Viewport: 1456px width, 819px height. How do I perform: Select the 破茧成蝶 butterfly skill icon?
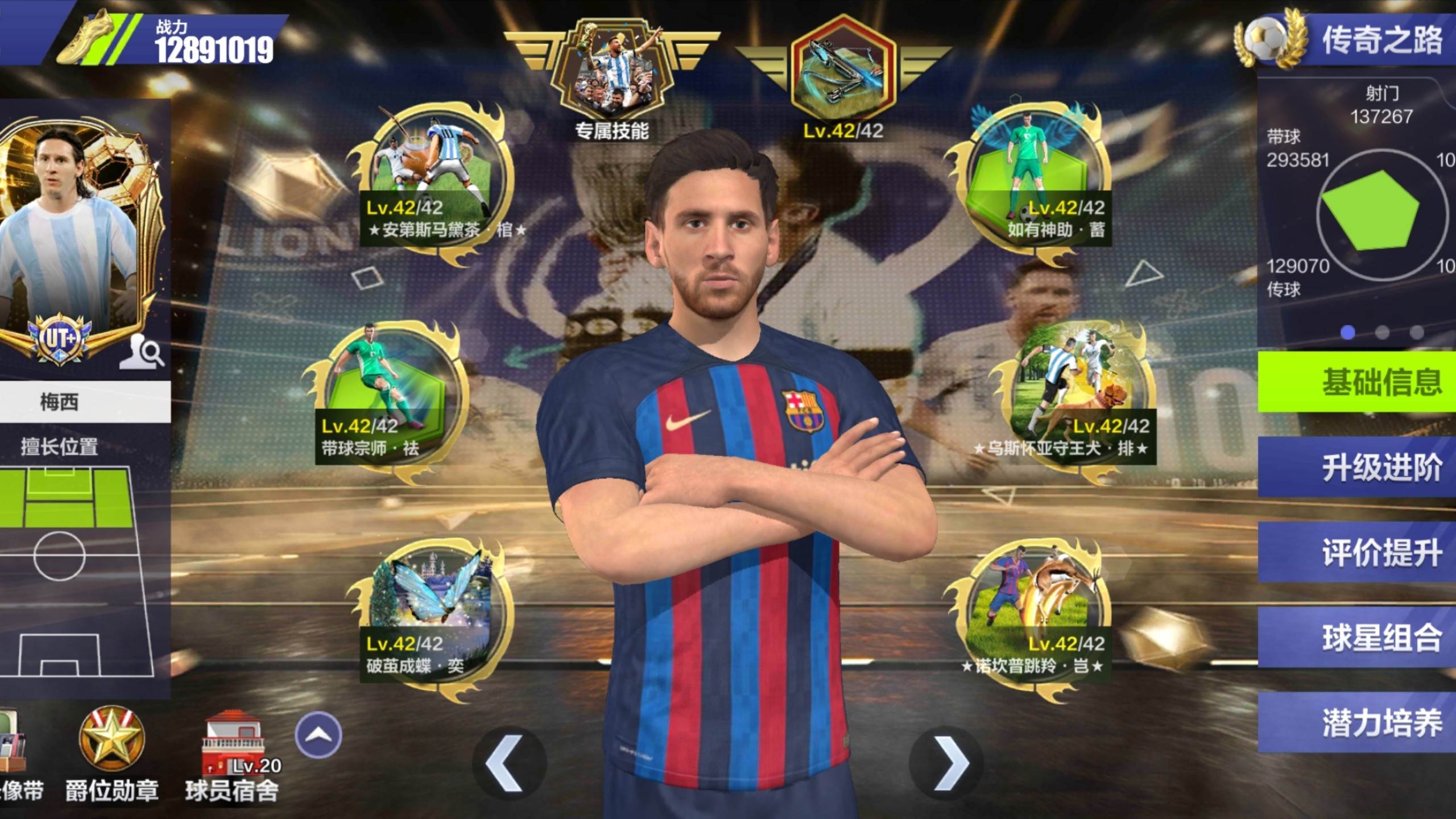coord(431,609)
